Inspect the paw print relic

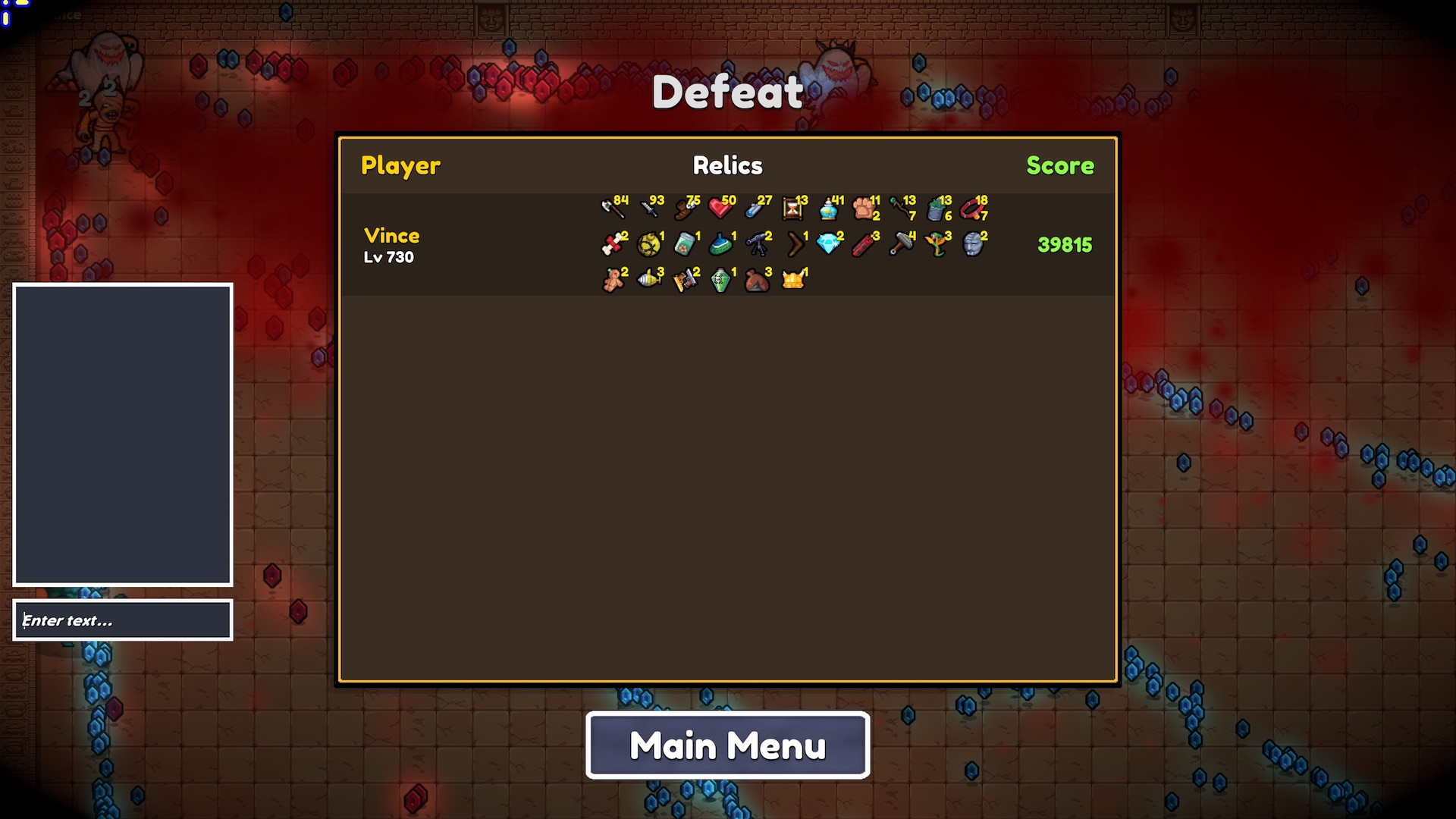pyautogui.click(x=864, y=207)
